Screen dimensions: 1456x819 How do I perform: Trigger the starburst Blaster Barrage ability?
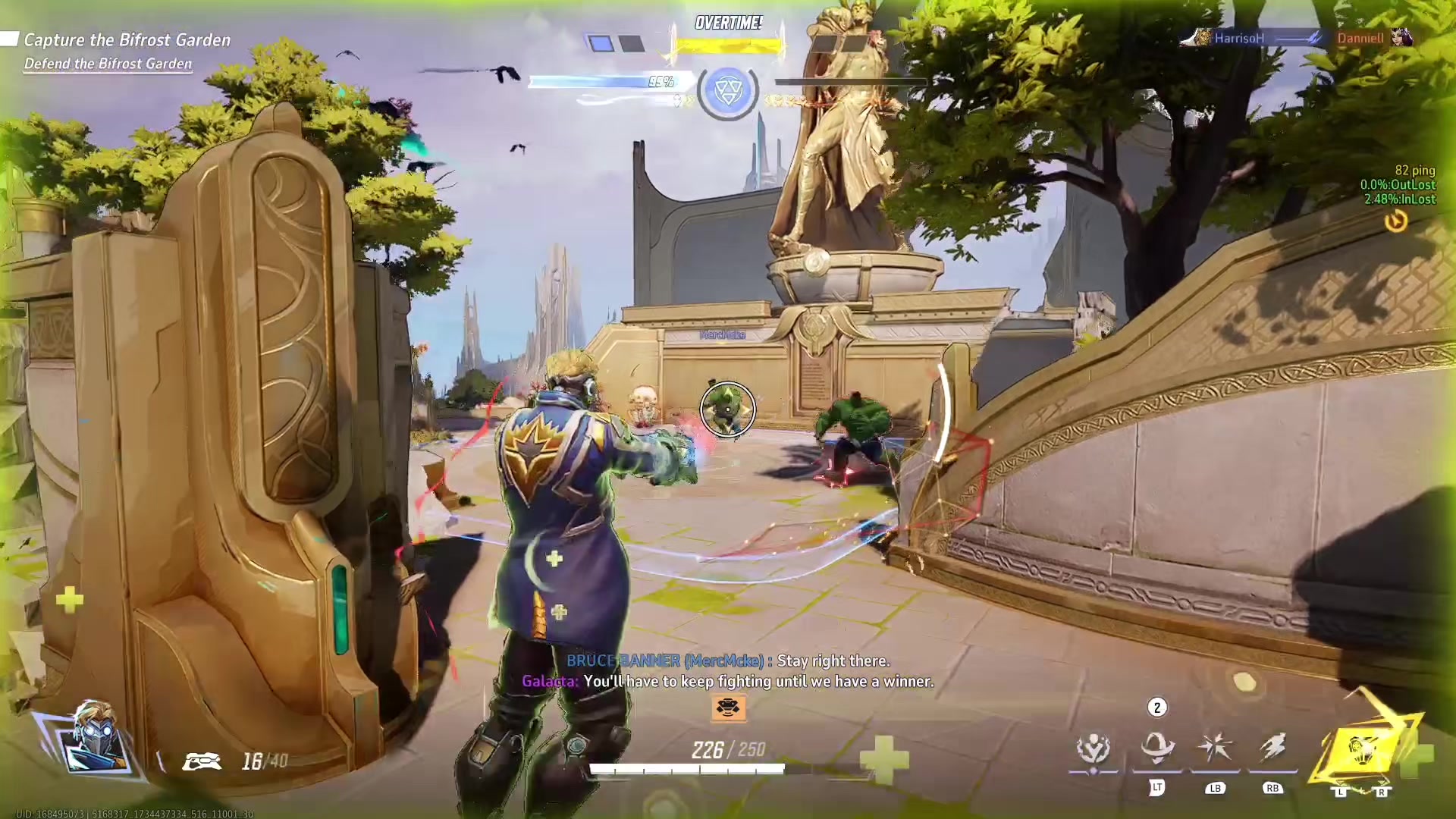[x=1214, y=748]
